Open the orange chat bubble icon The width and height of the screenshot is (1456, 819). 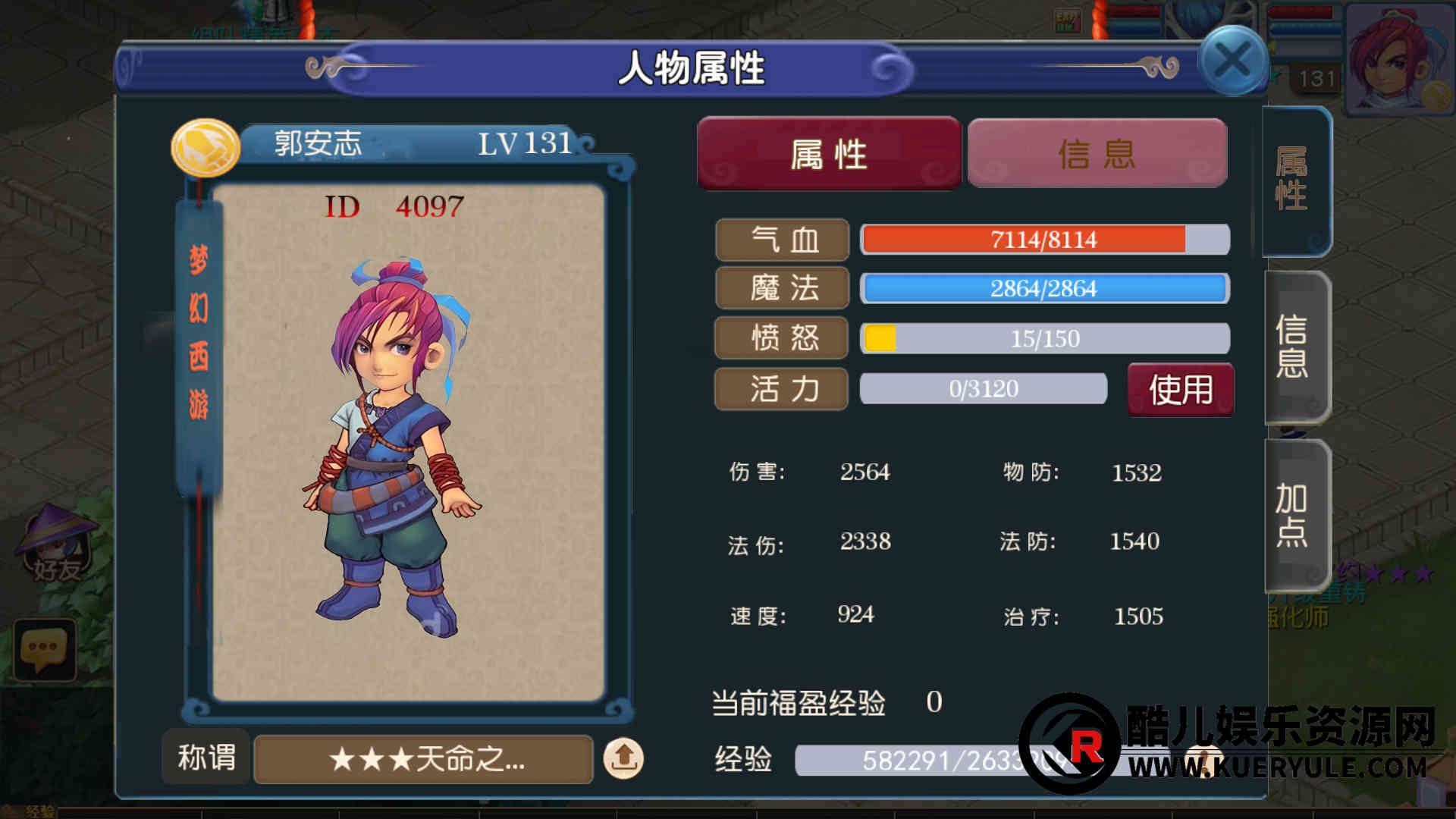[x=44, y=649]
